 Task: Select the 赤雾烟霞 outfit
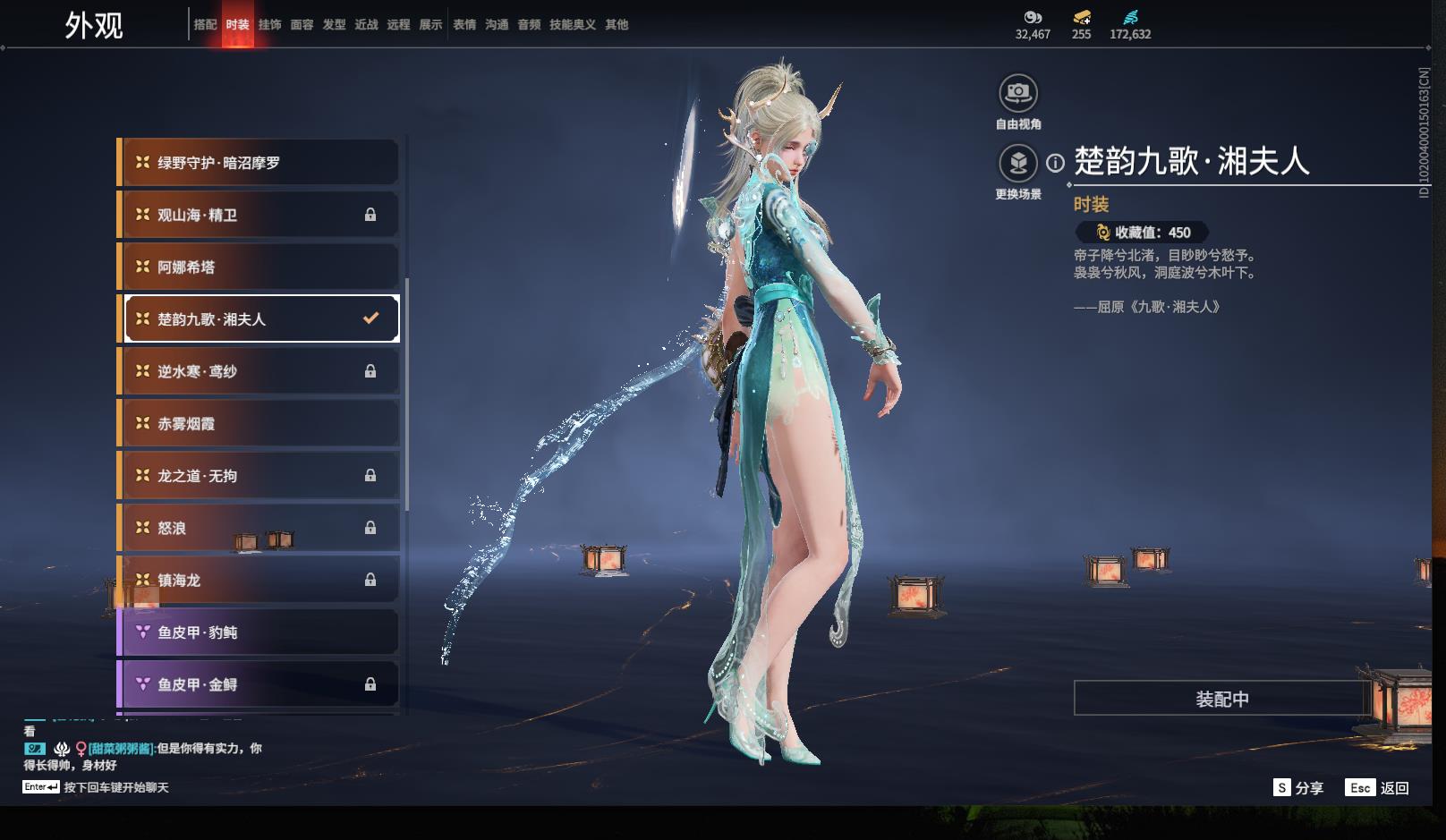tap(258, 423)
